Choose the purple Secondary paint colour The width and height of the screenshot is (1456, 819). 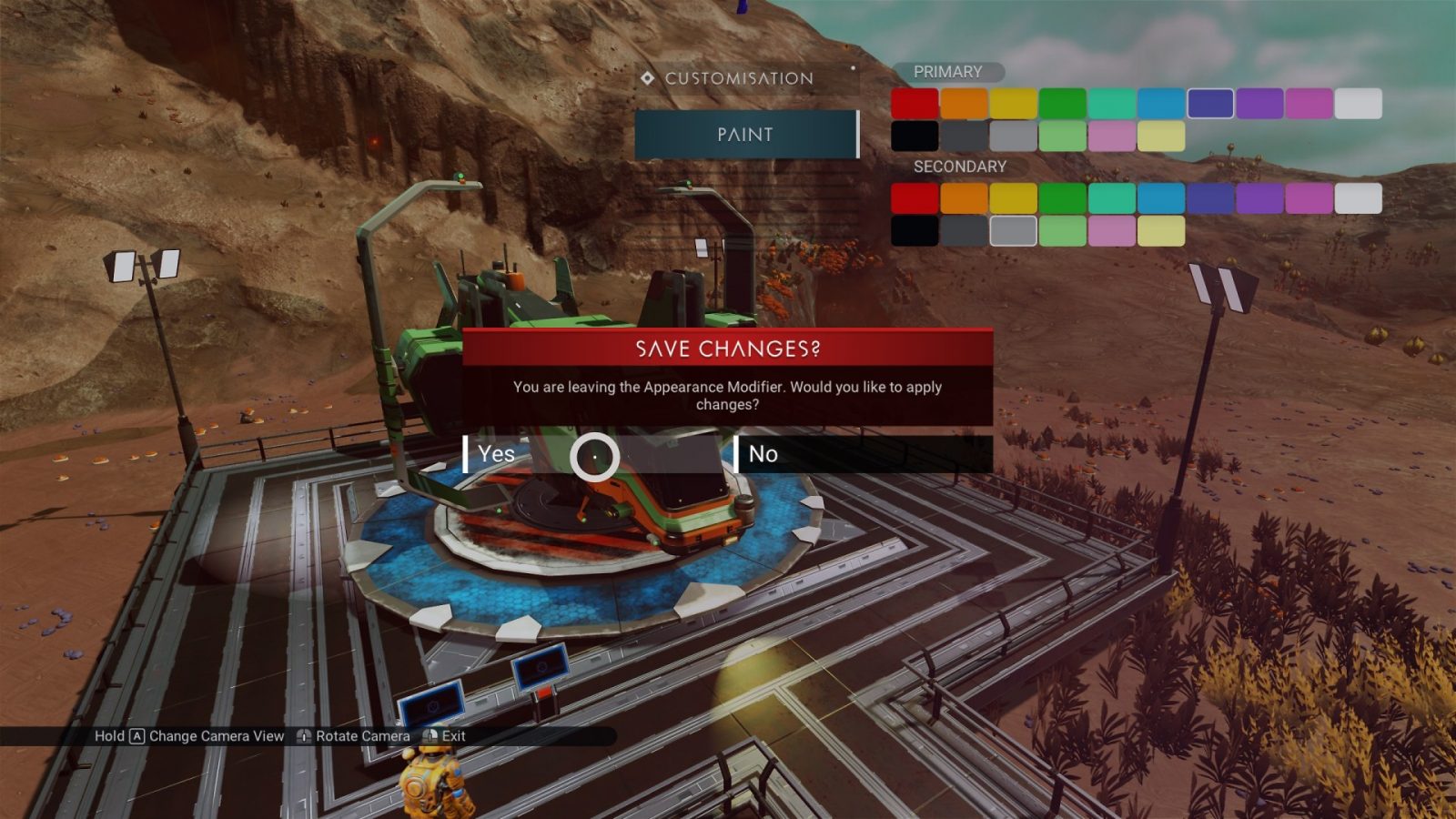[1259, 198]
